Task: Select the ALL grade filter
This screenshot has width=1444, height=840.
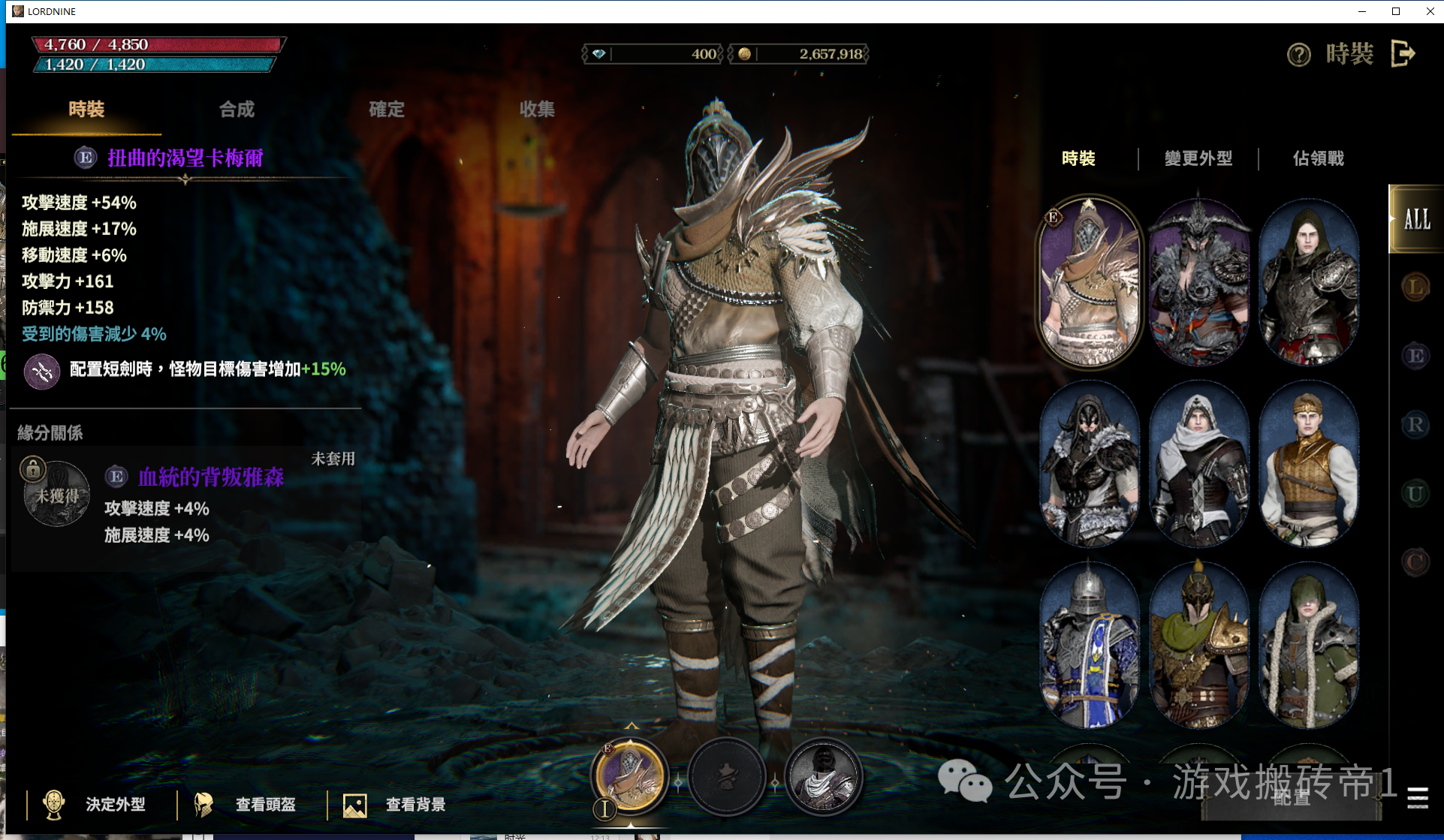Action: pos(1416,219)
